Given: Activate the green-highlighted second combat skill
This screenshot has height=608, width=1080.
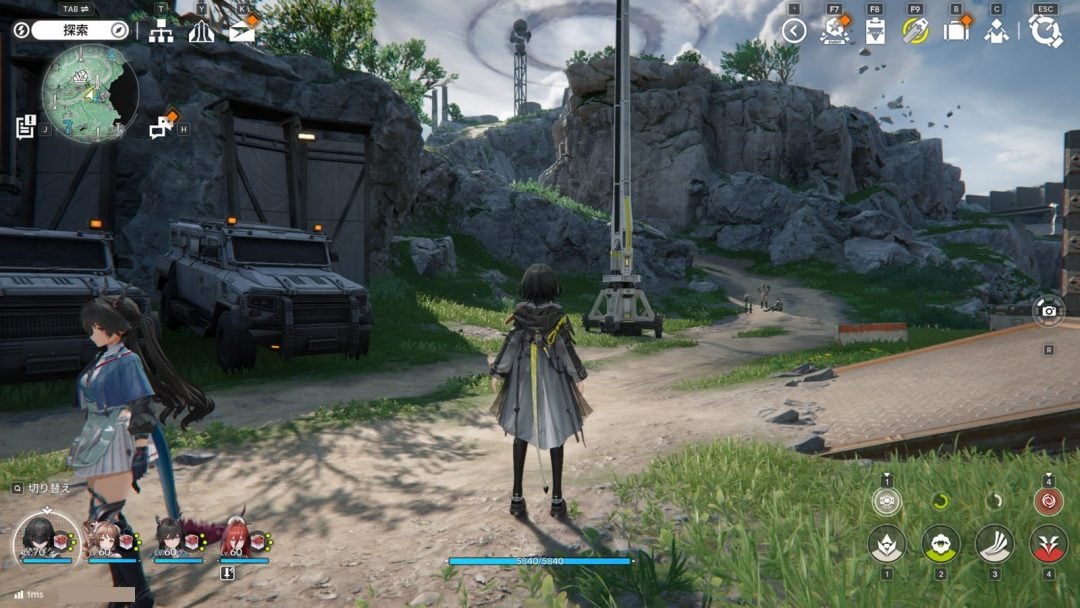Looking at the screenshot, I should pyautogui.click(x=940, y=543).
